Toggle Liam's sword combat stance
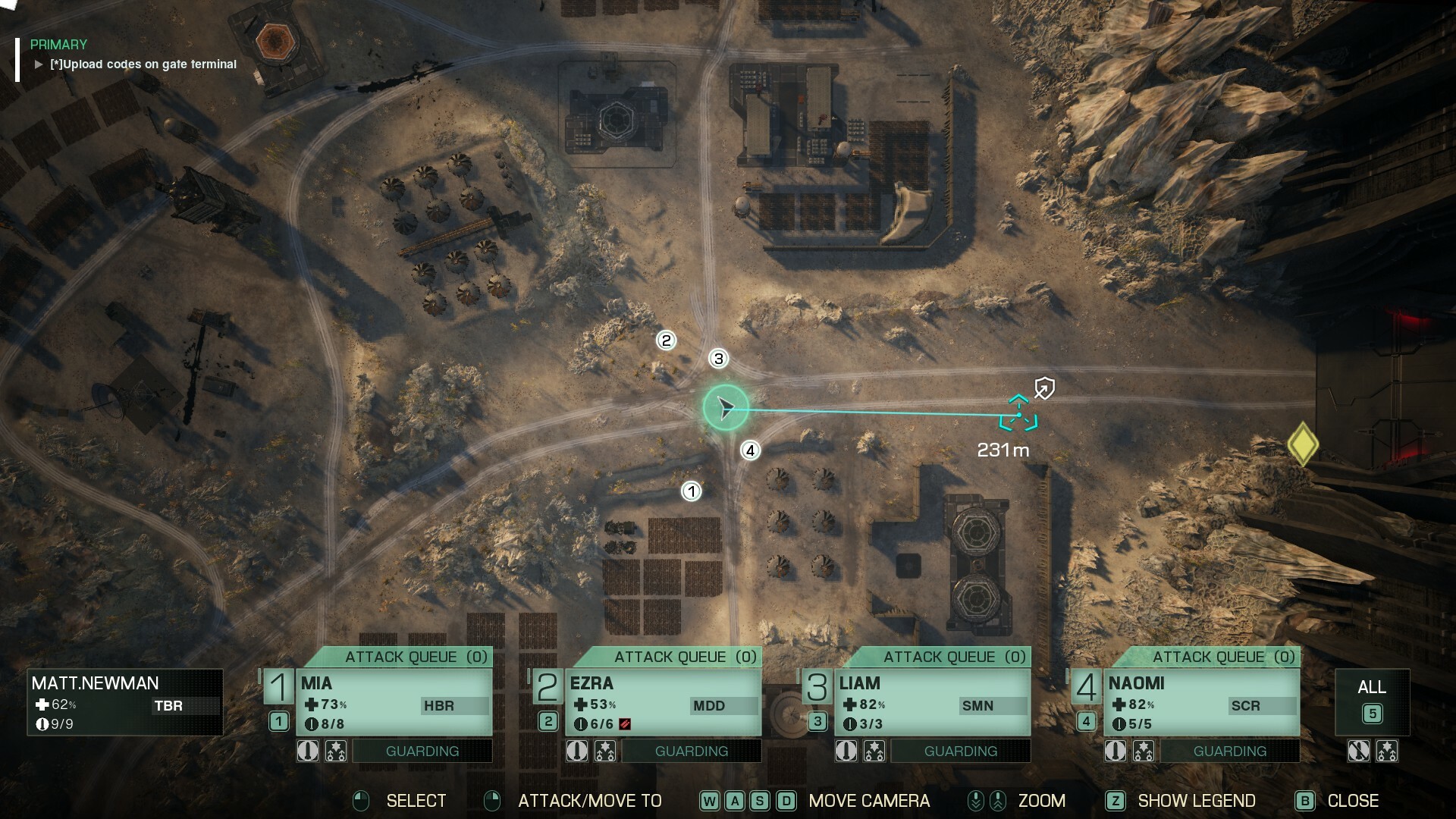 (847, 751)
